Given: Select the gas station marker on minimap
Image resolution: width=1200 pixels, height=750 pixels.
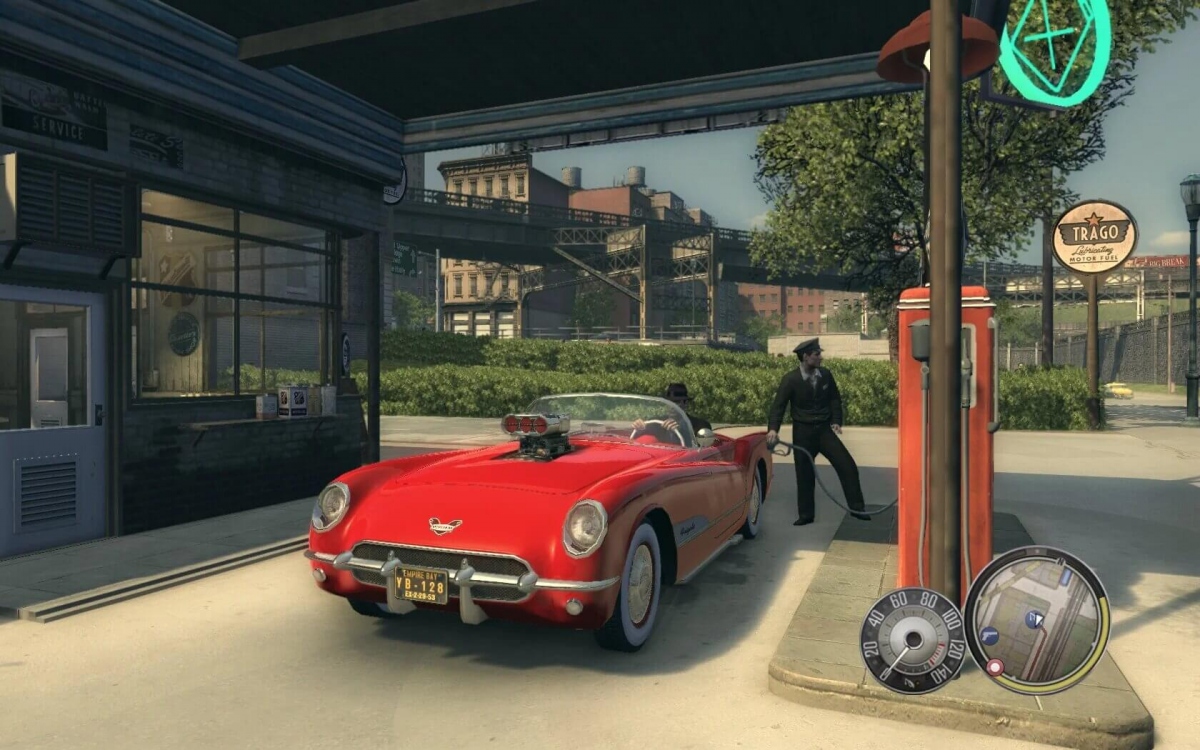Looking at the screenshot, I should pos(1031,619).
